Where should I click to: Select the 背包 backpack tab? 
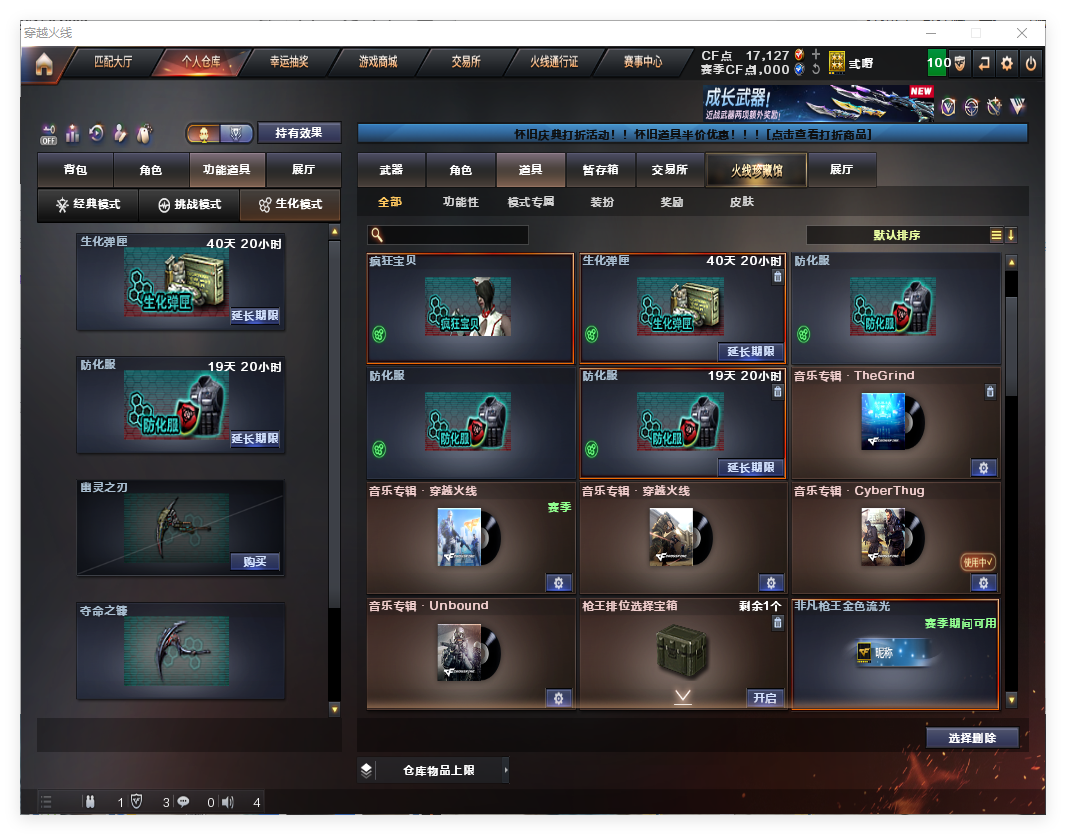pyautogui.click(x=75, y=170)
